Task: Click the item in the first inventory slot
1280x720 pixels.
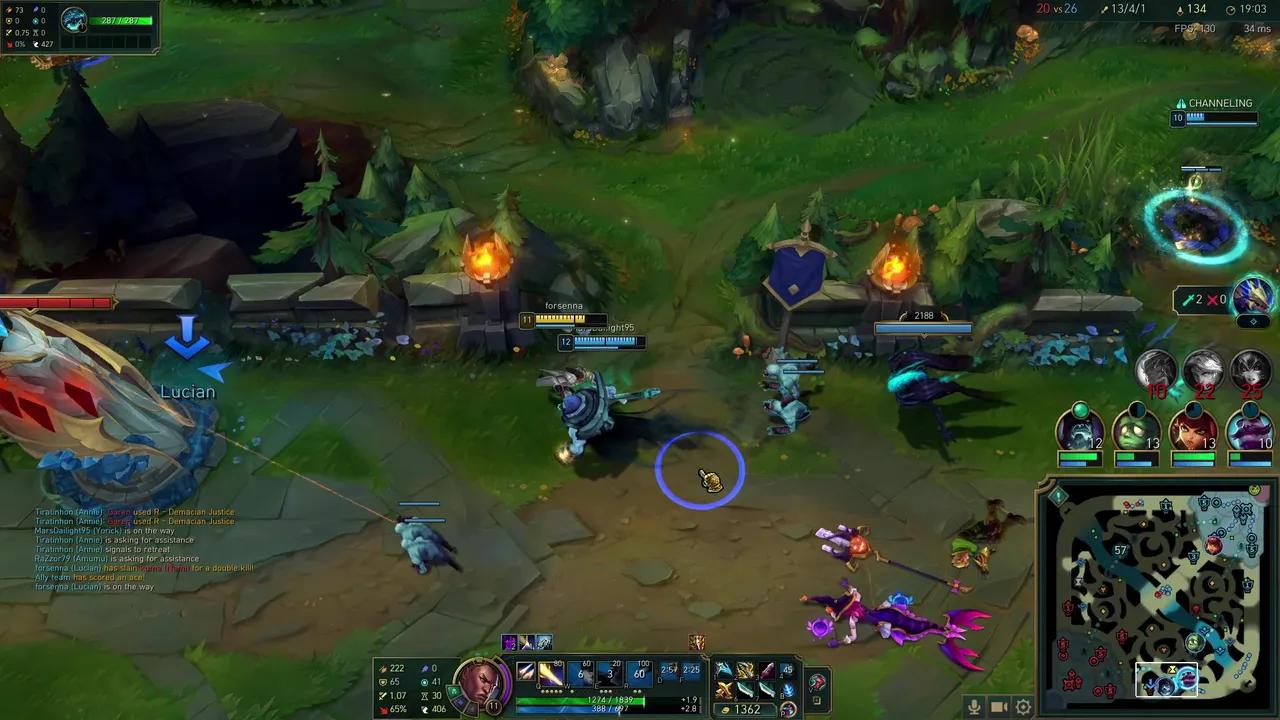Action: tap(722, 671)
